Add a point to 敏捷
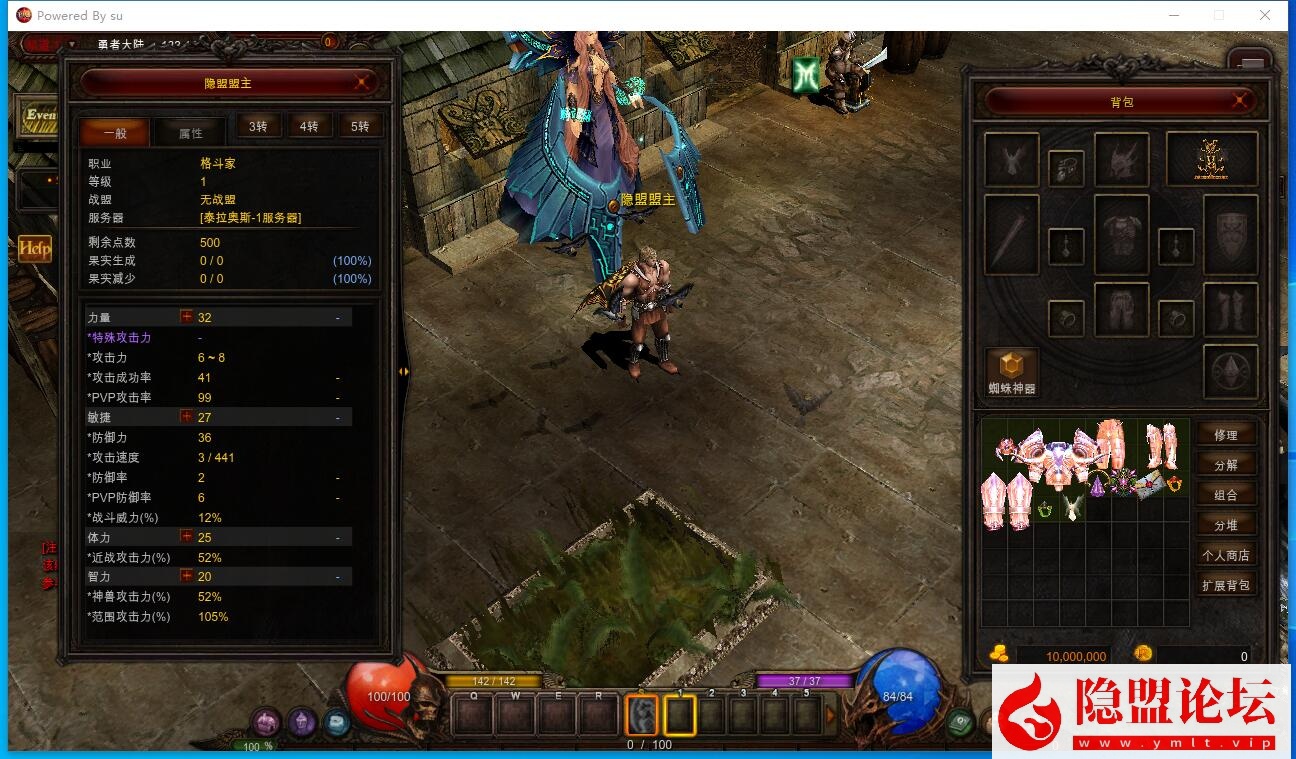1296x759 pixels. coord(186,417)
